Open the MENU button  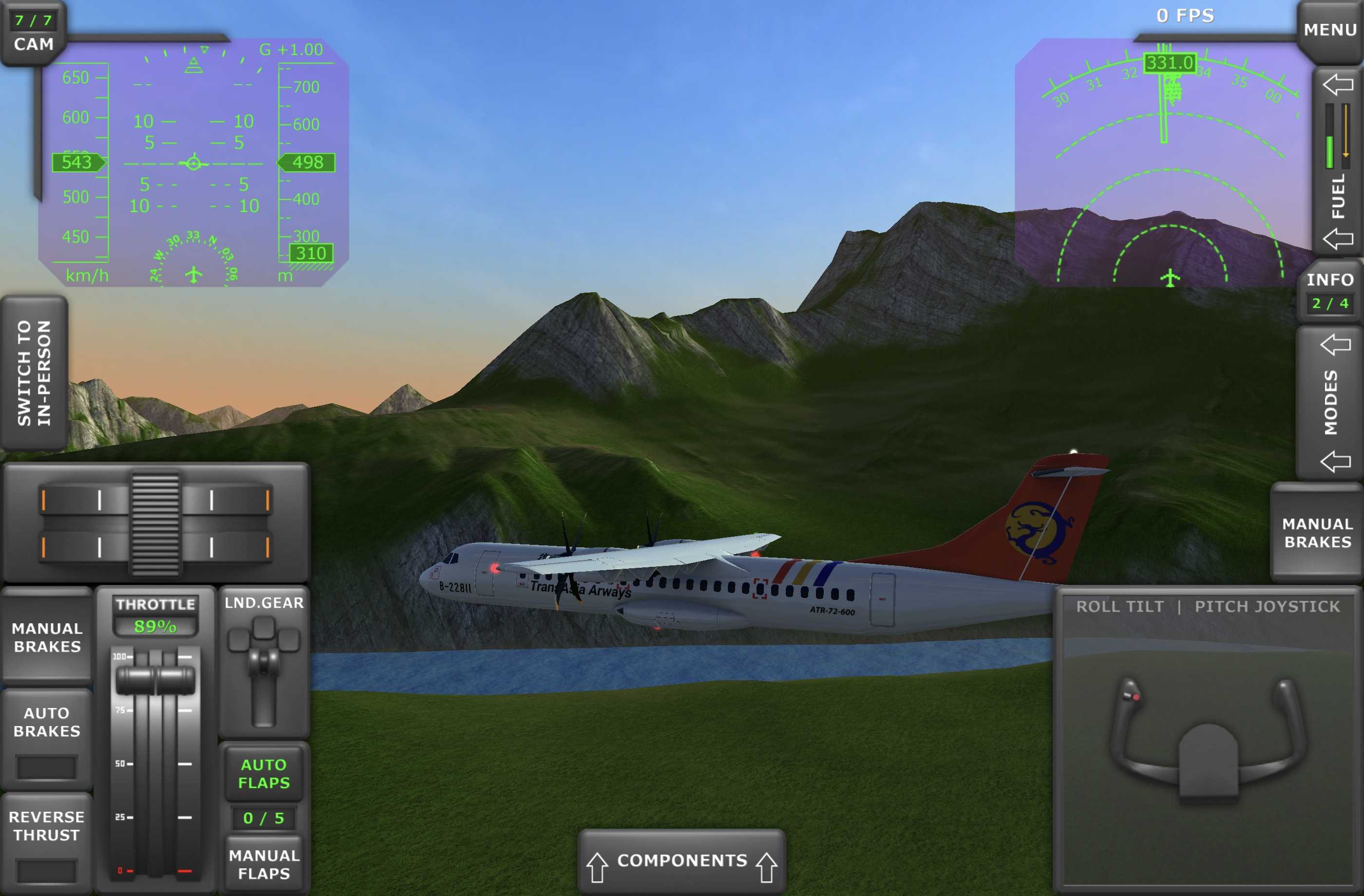(x=1329, y=29)
